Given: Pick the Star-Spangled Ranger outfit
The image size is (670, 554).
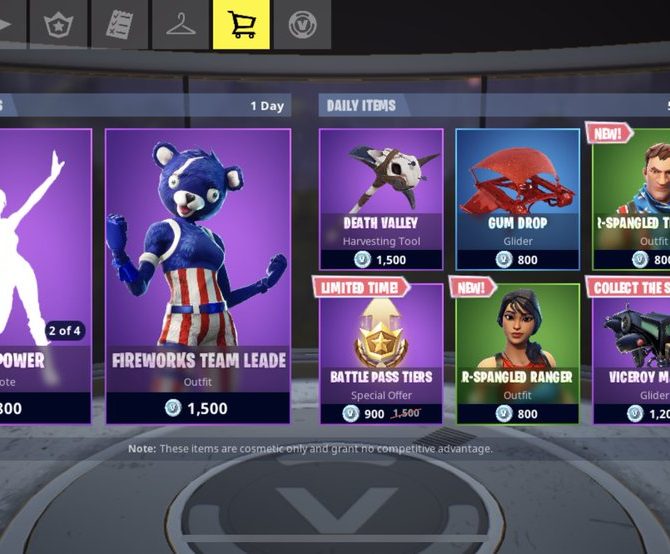Looking at the screenshot, I should (517, 353).
